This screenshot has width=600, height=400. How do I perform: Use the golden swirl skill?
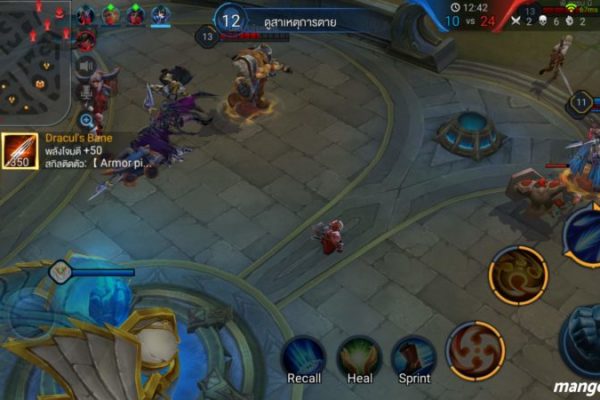(518, 275)
